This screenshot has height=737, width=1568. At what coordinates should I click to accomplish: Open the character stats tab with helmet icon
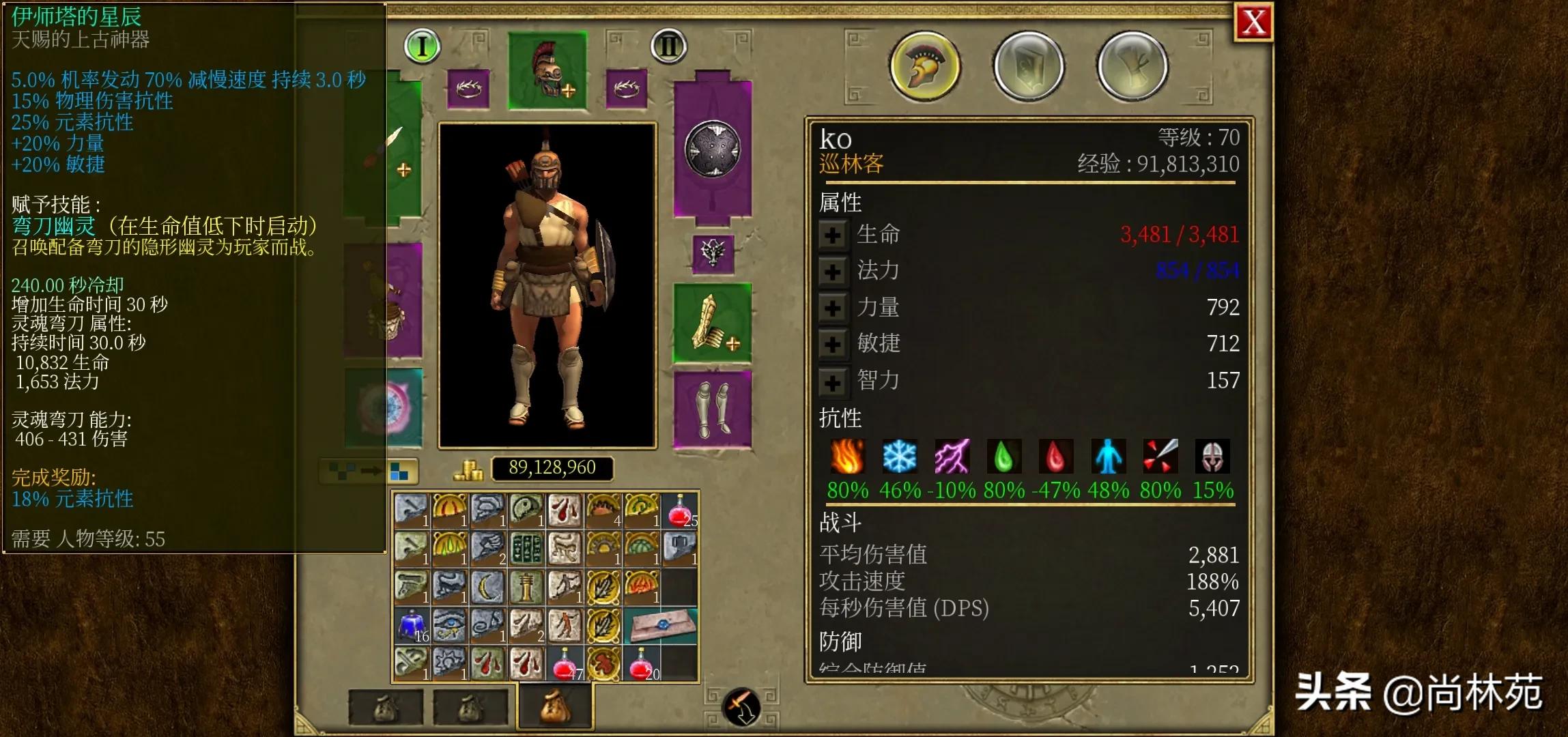point(924,67)
